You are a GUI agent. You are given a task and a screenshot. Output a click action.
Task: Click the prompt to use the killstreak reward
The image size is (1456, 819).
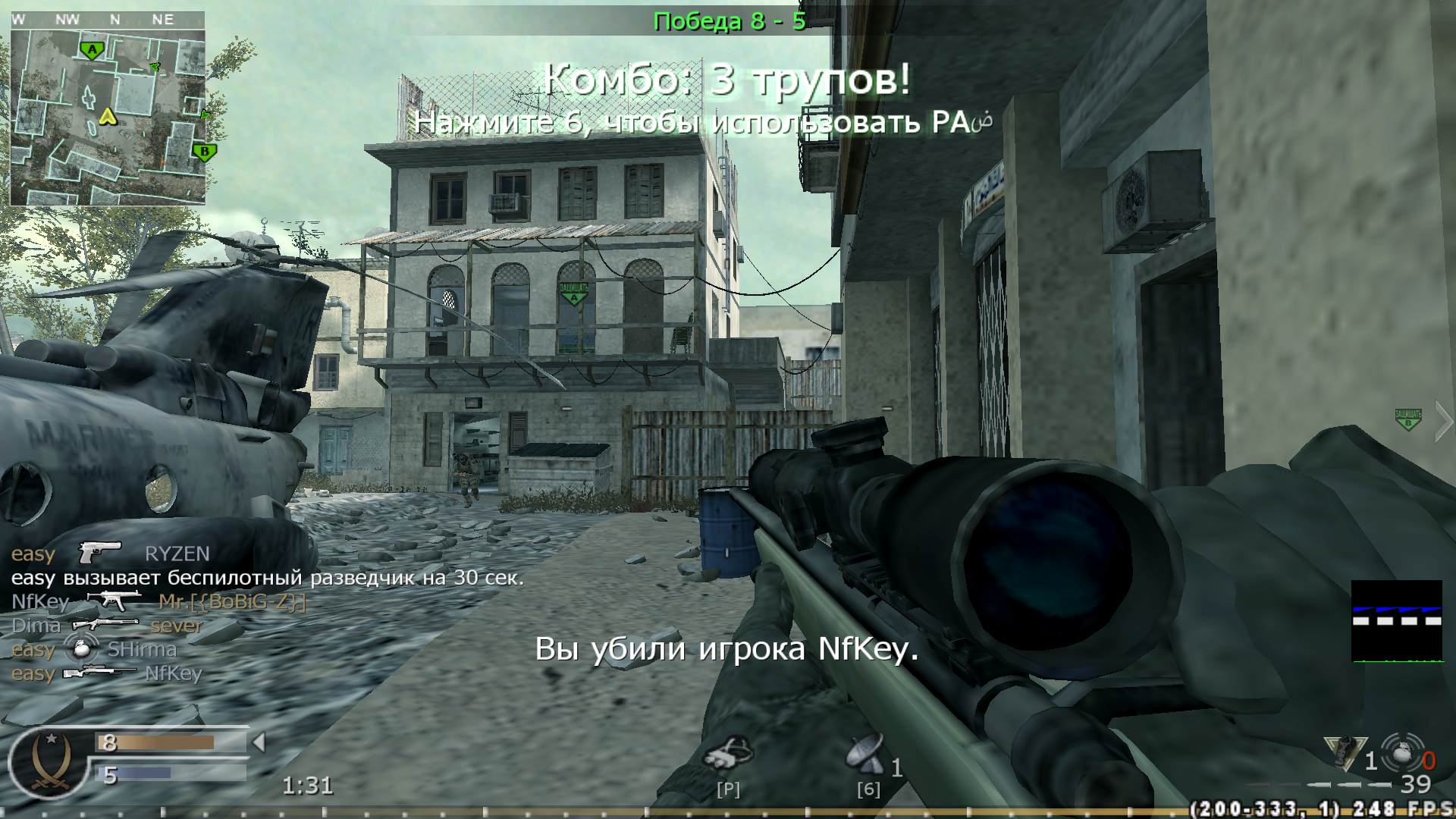pyautogui.click(x=706, y=123)
